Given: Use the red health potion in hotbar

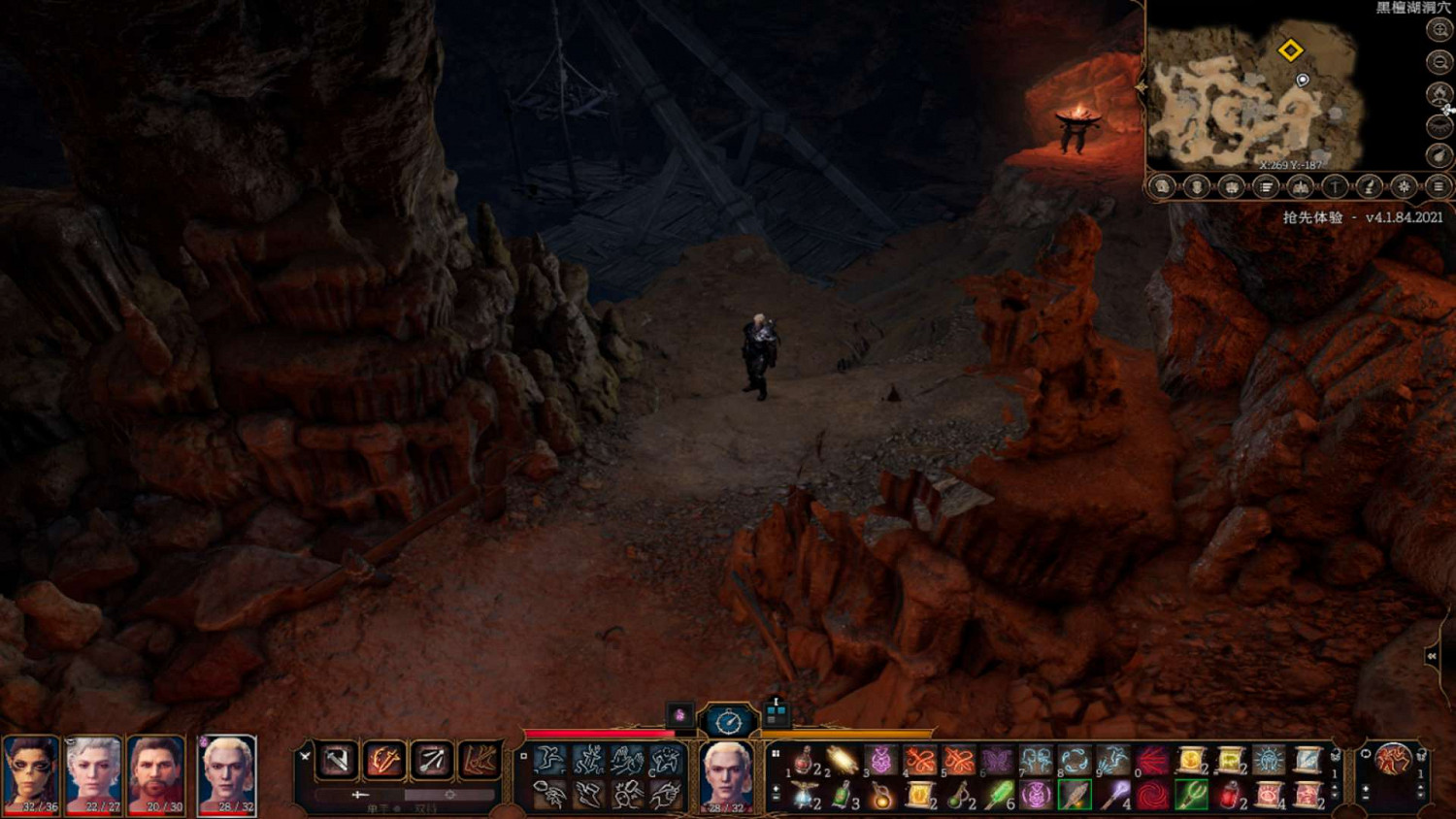Looking at the screenshot, I should (805, 761).
